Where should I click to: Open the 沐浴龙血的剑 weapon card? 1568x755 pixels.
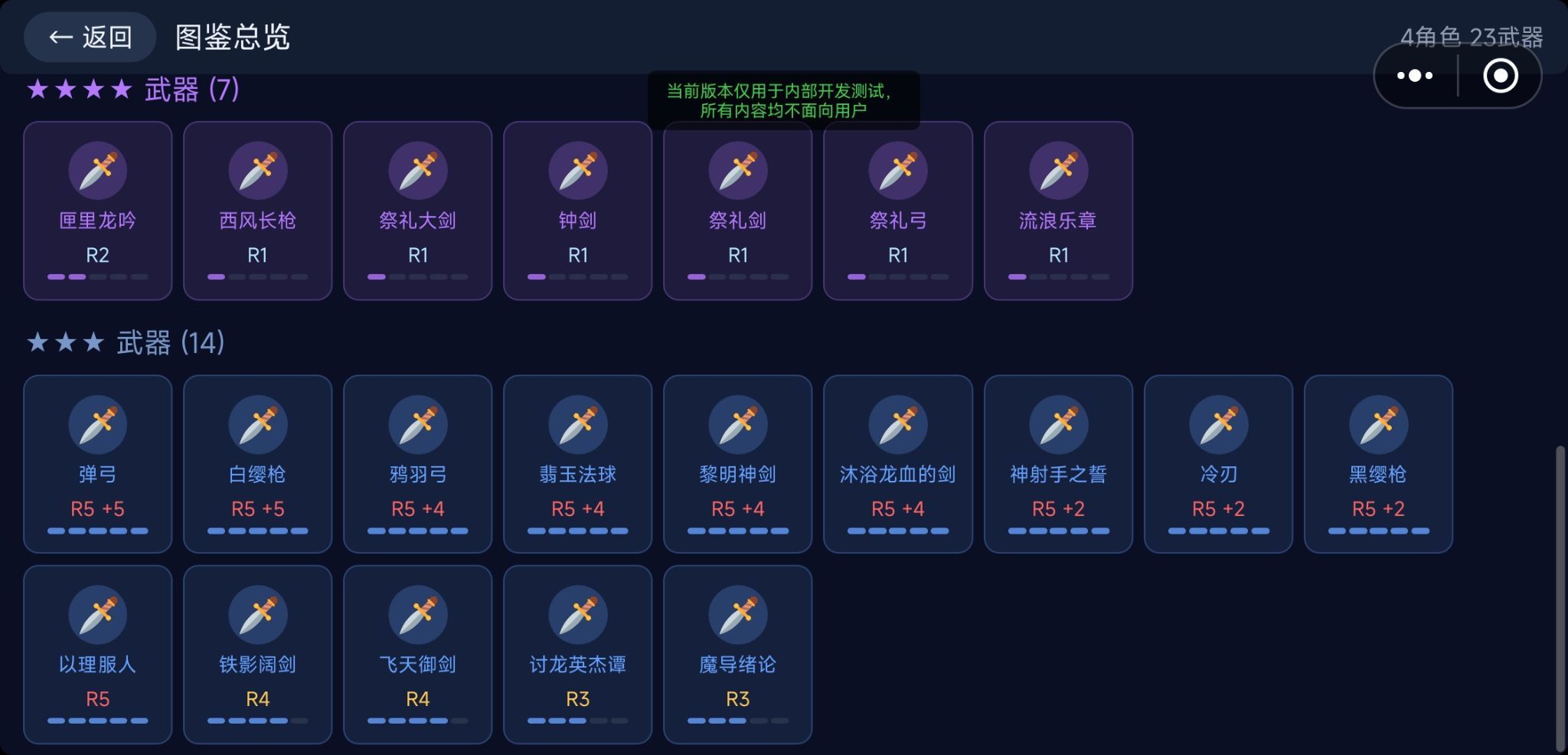point(897,464)
